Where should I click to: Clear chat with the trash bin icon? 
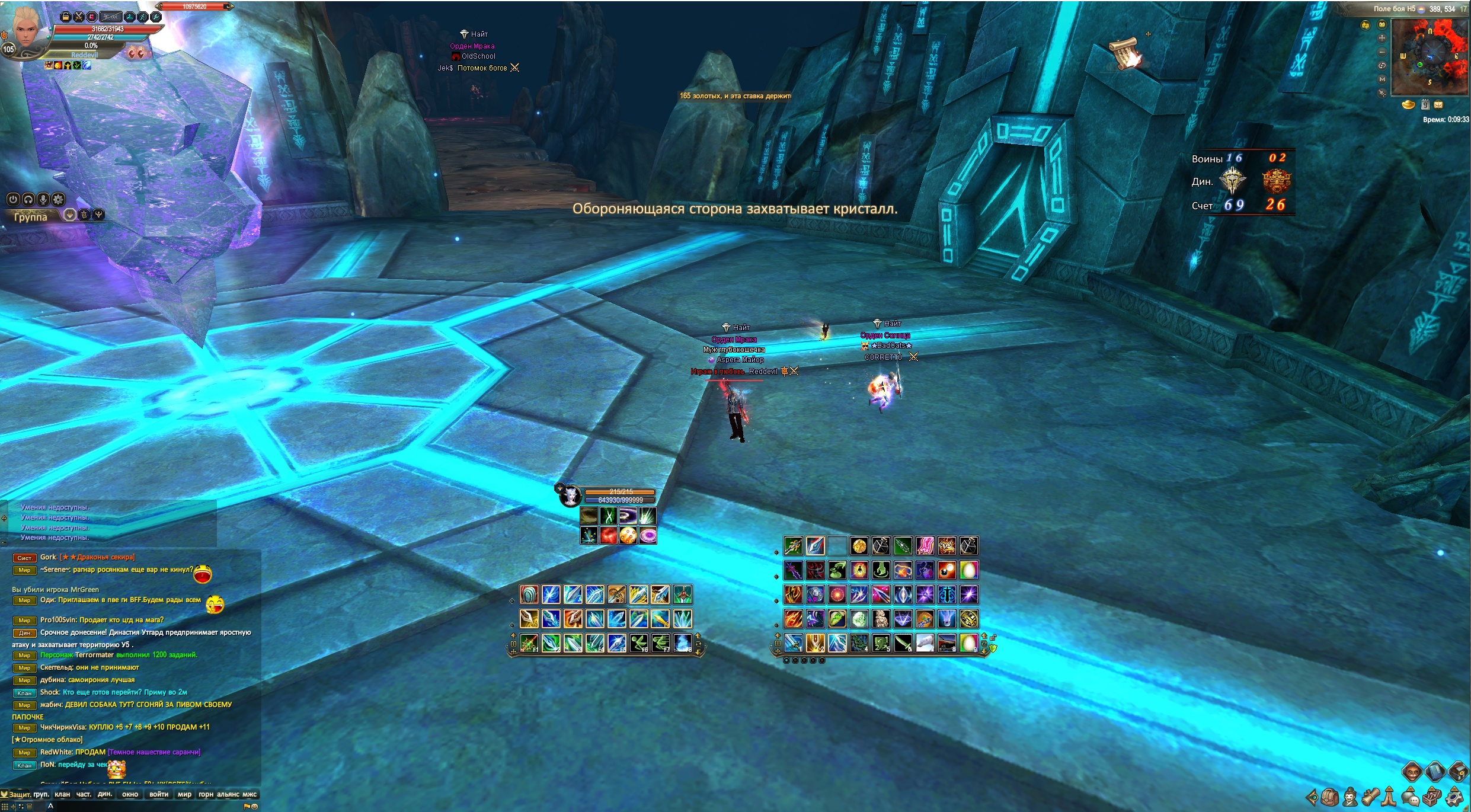tap(29, 807)
